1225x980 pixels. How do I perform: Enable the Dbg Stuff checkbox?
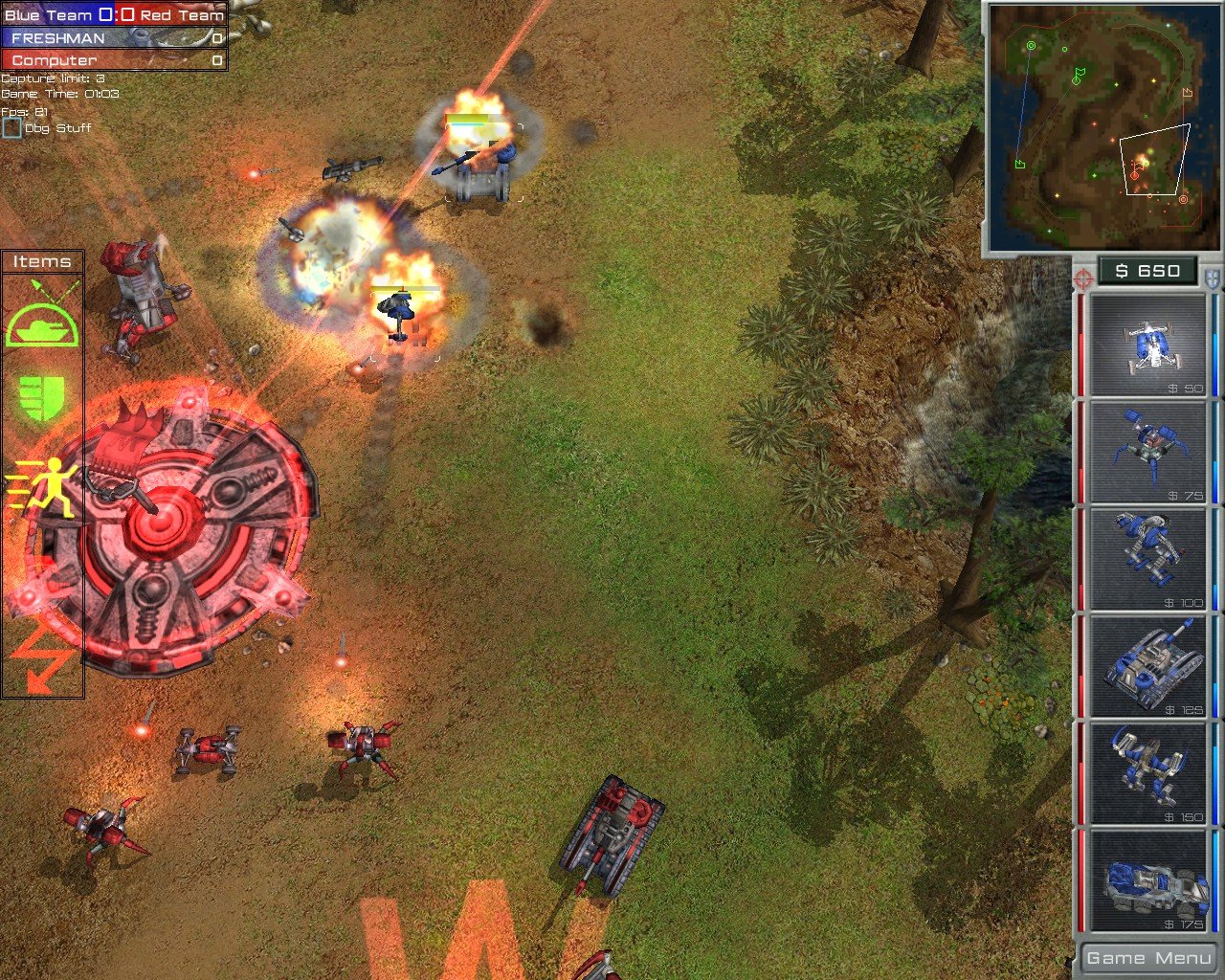click(x=11, y=125)
